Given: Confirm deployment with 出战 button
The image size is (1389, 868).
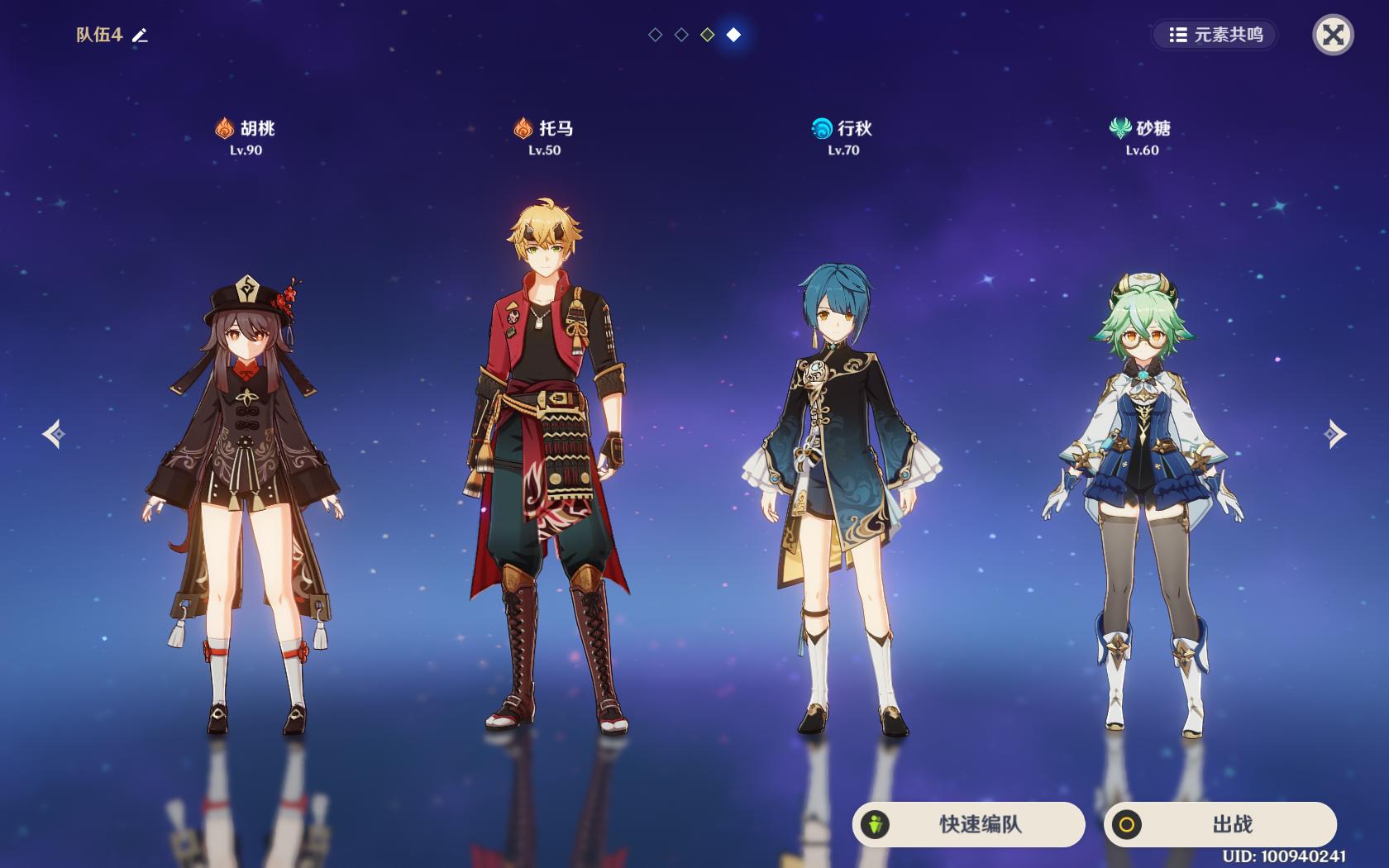Looking at the screenshot, I should click(x=1220, y=824).
